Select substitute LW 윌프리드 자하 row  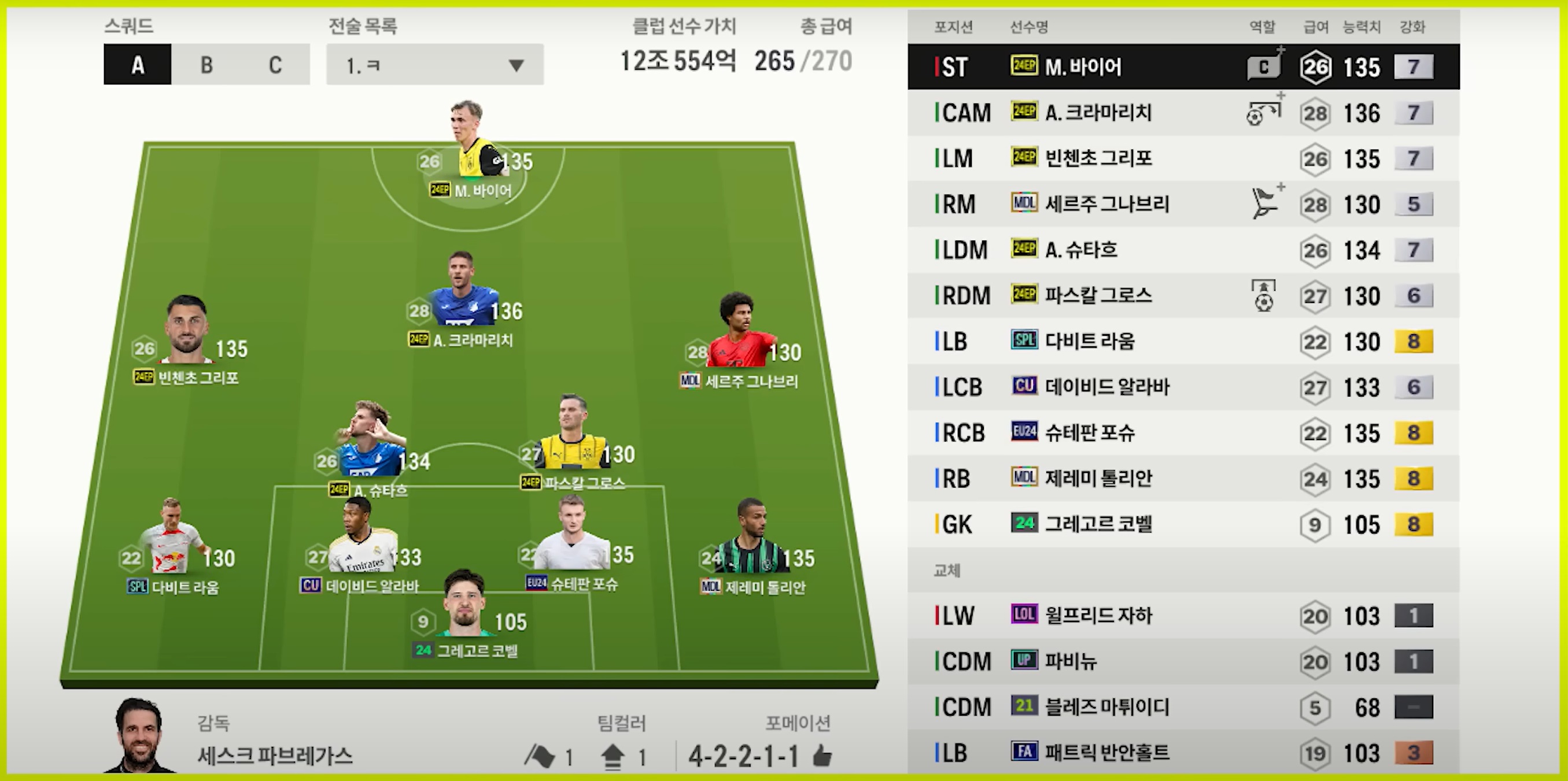coord(1183,616)
